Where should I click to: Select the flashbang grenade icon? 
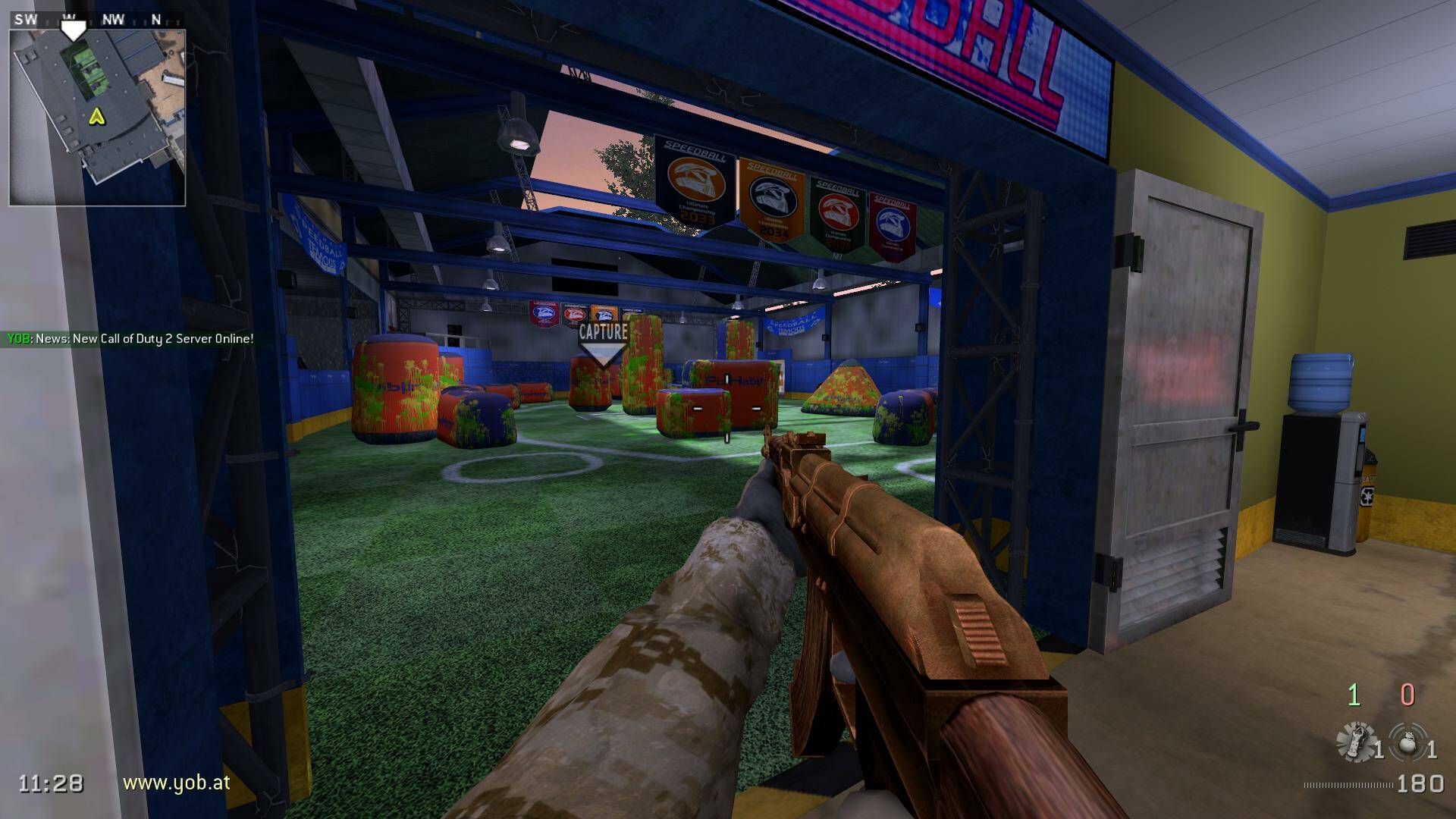tap(1355, 741)
